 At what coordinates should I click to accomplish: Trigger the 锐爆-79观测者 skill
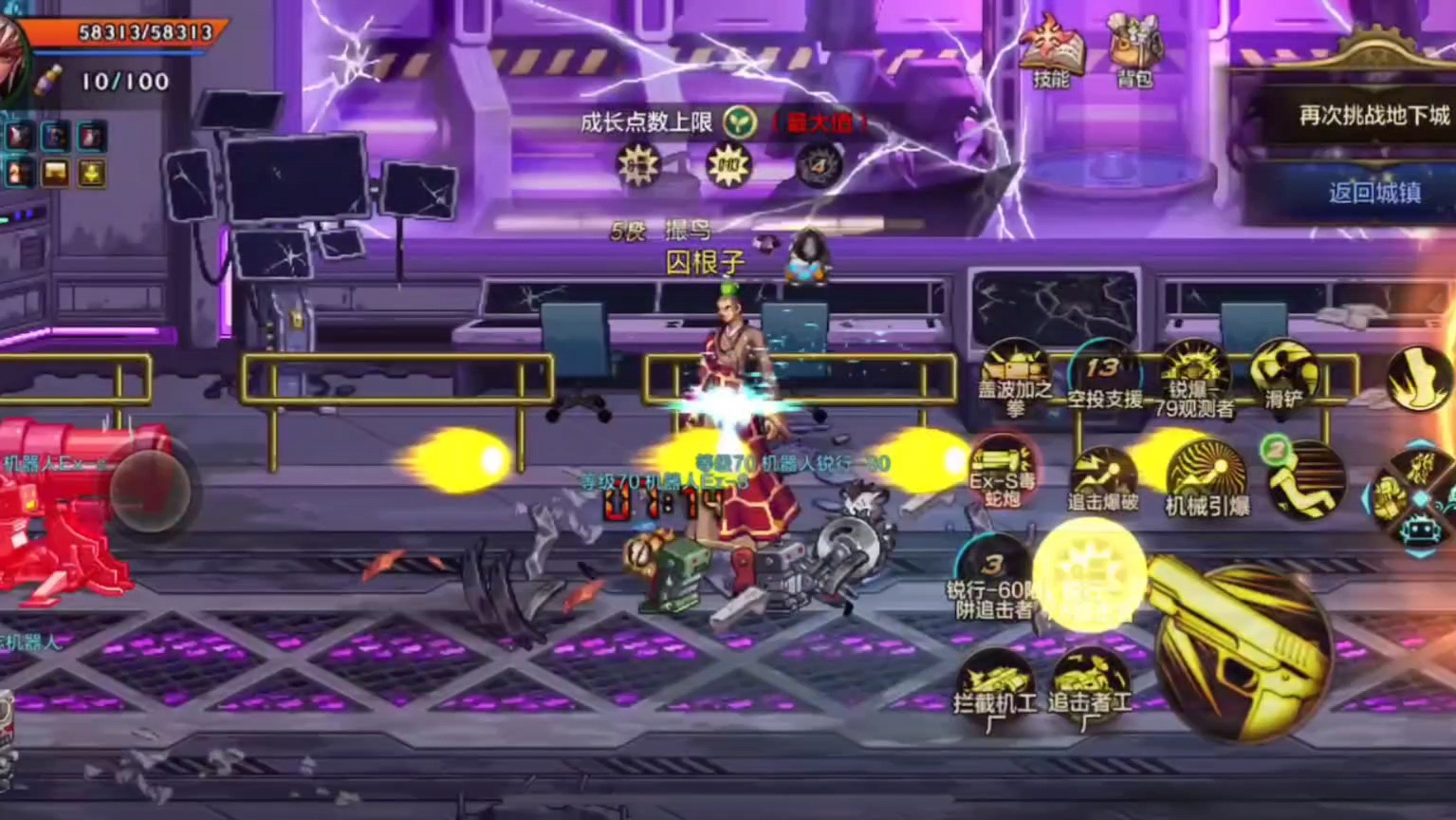point(1194,377)
